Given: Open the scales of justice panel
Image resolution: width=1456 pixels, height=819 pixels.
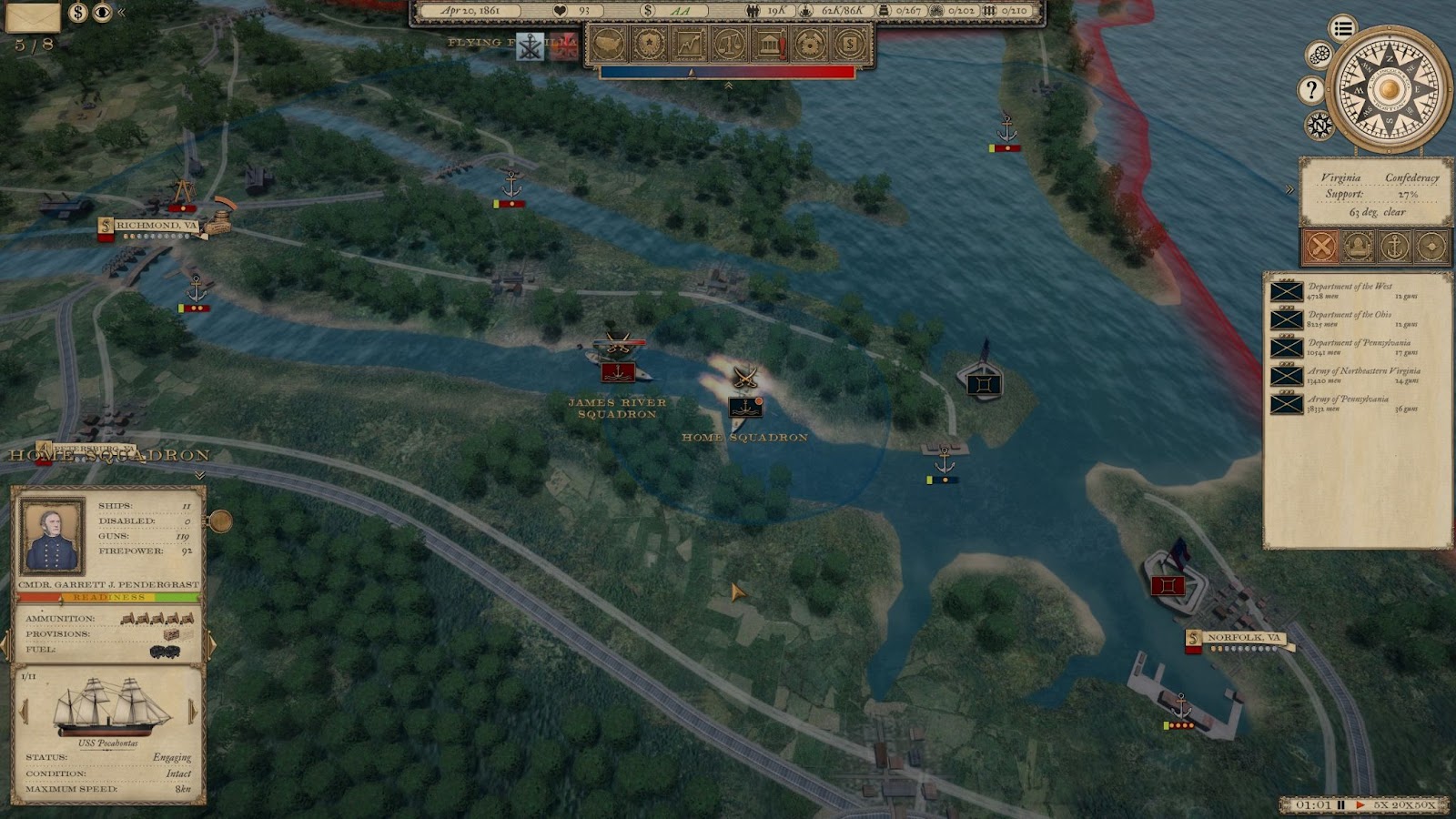Looking at the screenshot, I should coord(729,43).
